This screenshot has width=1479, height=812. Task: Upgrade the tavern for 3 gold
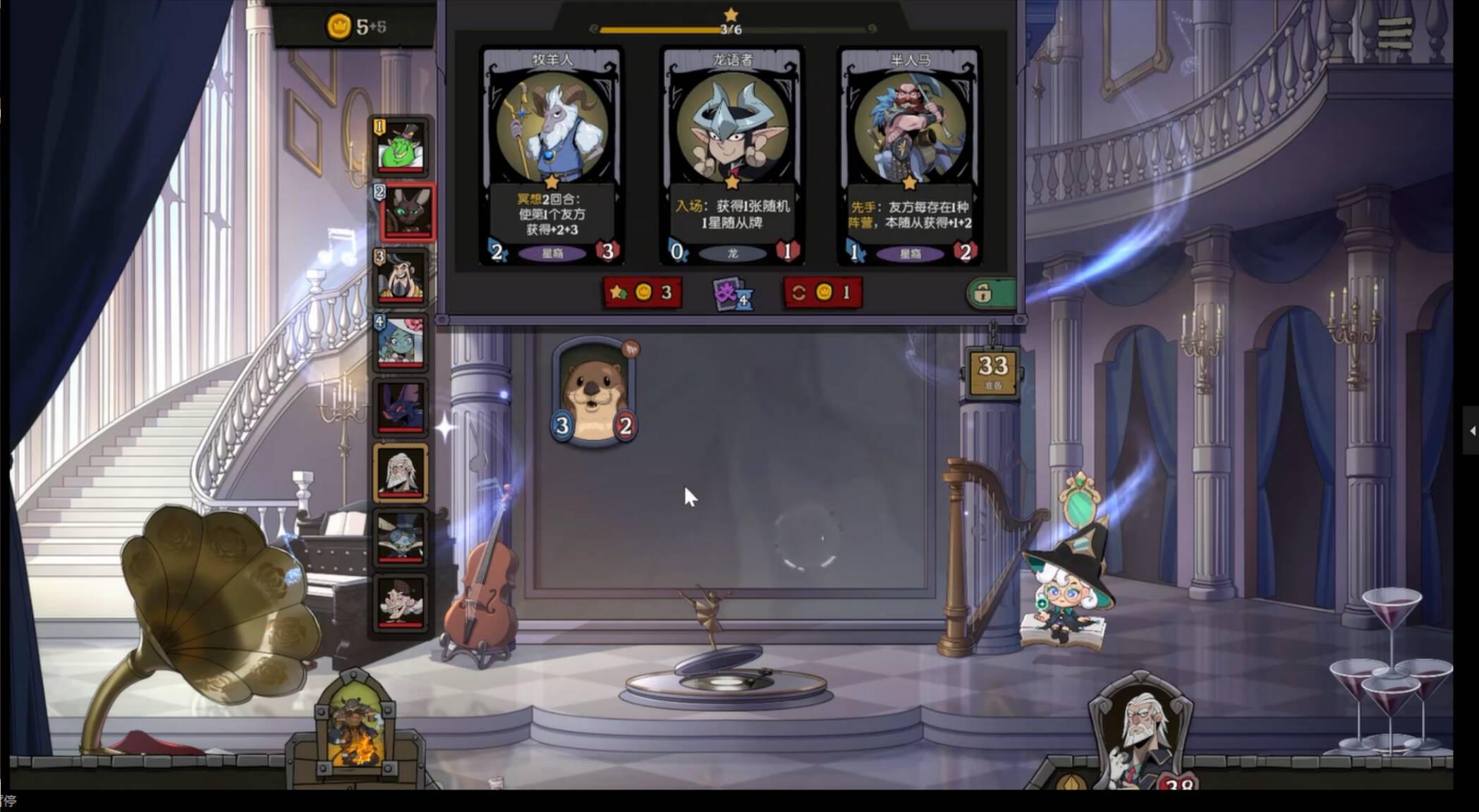[642, 293]
